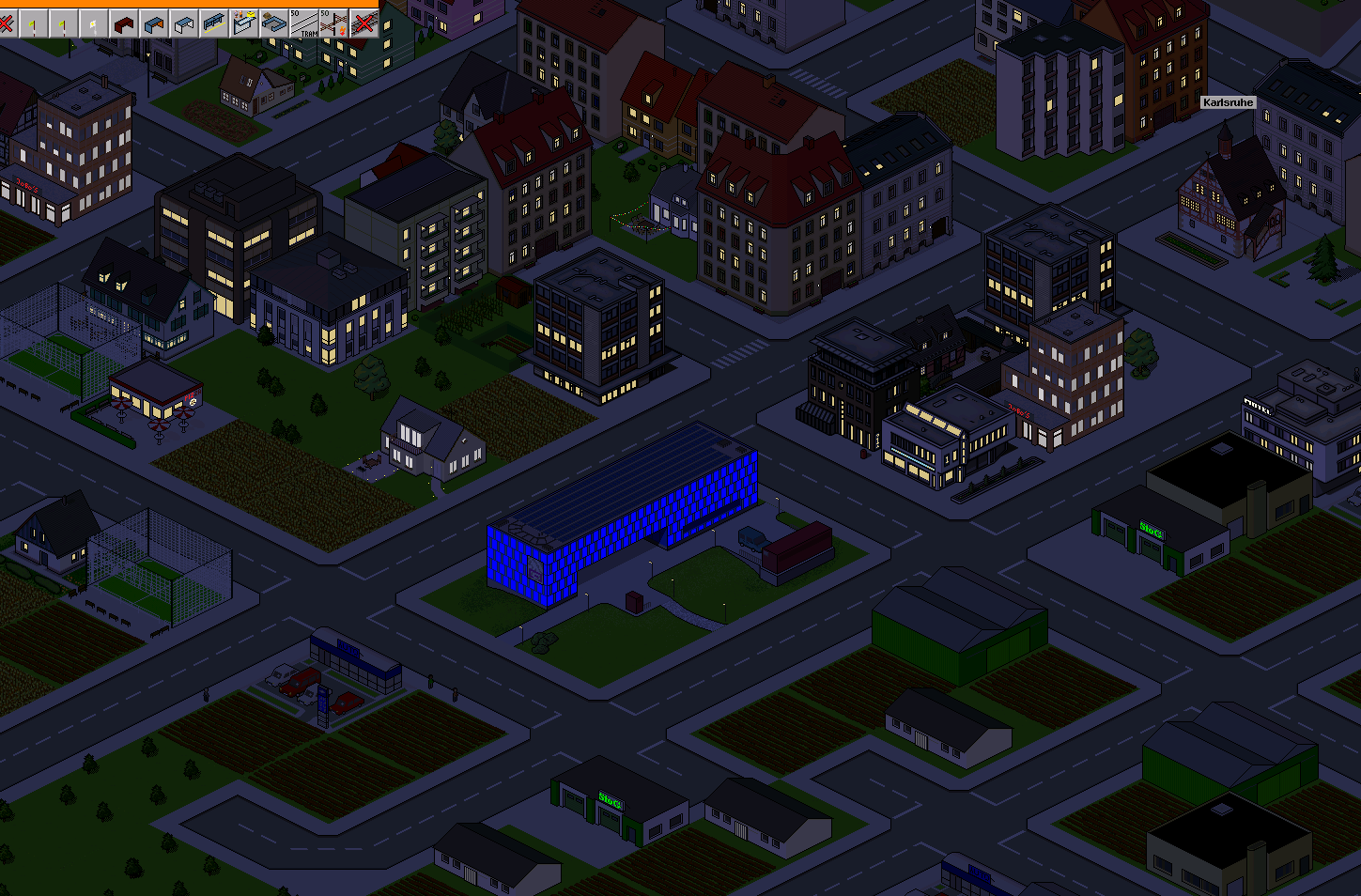
Task: Choose the dark red shelter stop
Action: click(x=123, y=23)
